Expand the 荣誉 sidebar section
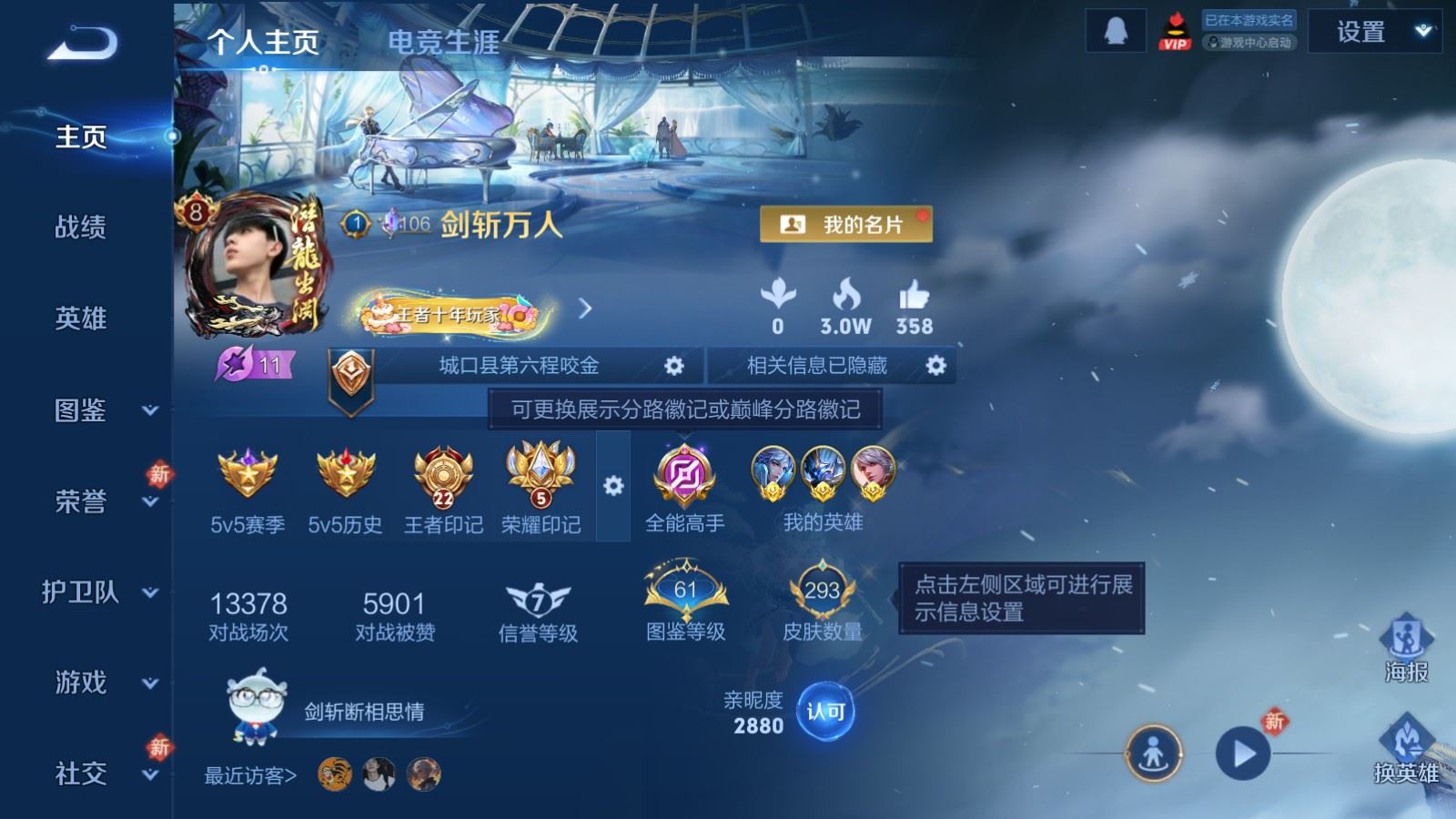This screenshot has height=819, width=1456. click(x=80, y=502)
